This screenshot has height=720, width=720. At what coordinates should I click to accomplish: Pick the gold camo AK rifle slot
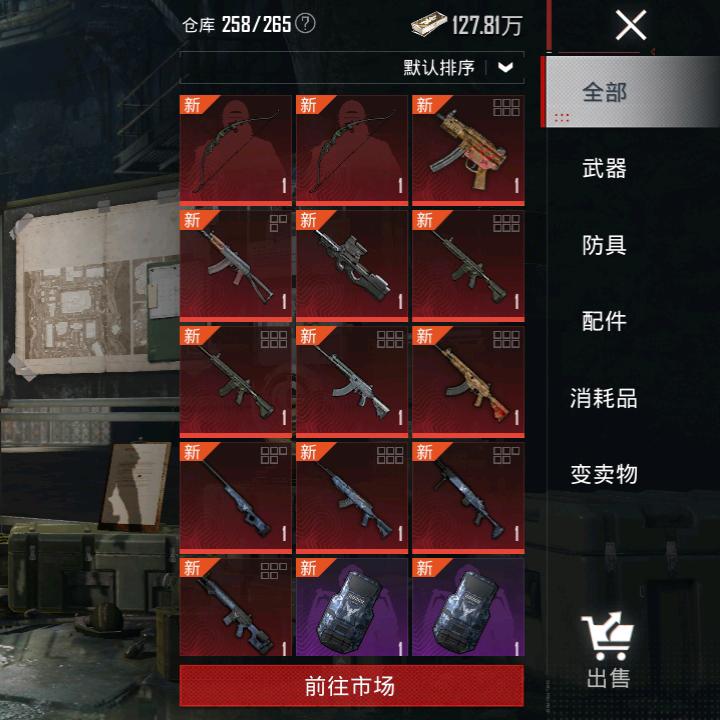pos(467,380)
